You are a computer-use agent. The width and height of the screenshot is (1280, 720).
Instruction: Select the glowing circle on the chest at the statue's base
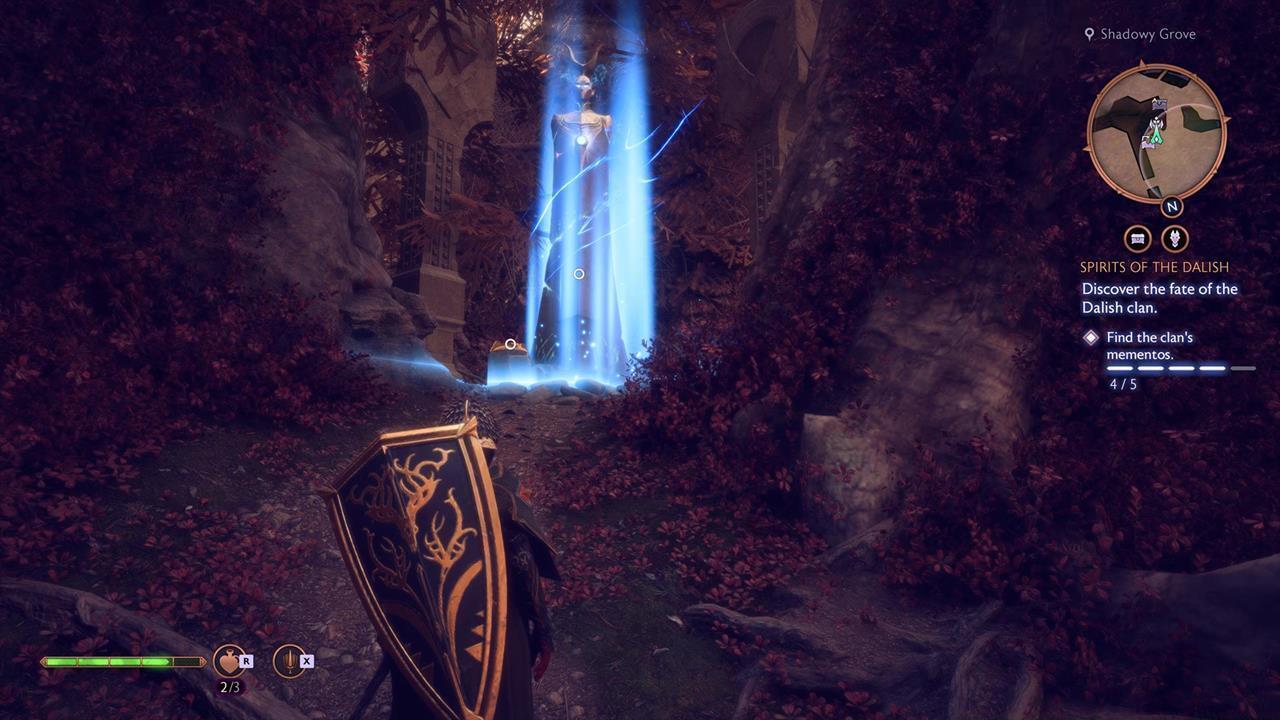coord(510,343)
